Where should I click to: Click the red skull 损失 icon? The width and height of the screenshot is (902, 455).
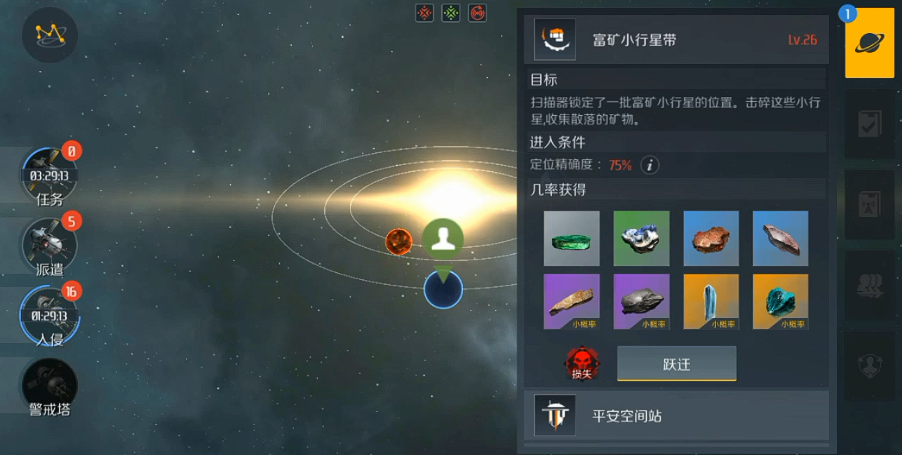coord(580,363)
